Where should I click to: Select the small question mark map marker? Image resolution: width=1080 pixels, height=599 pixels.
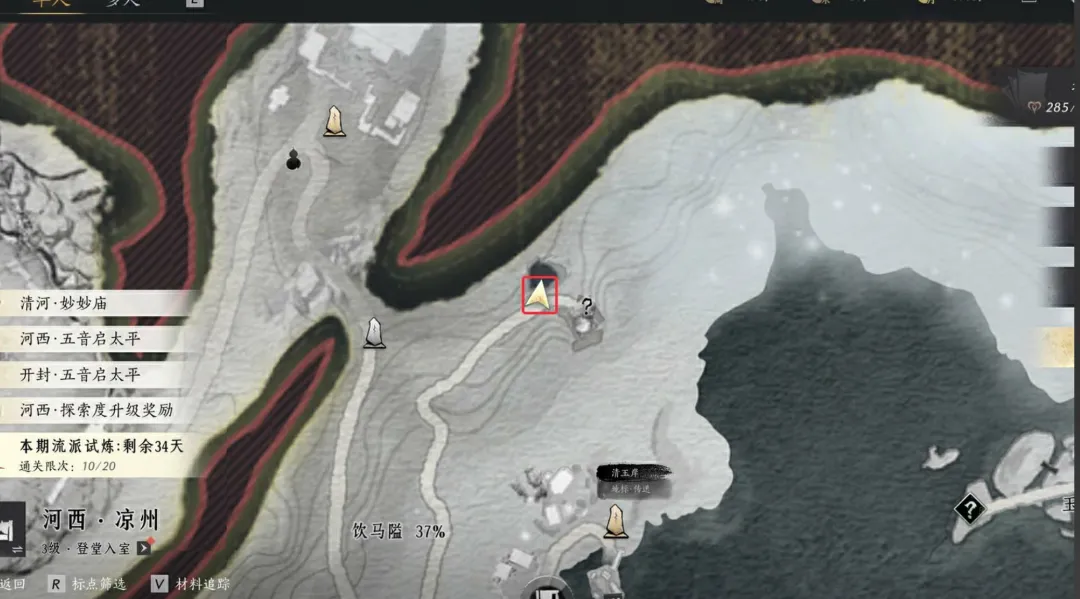587,308
